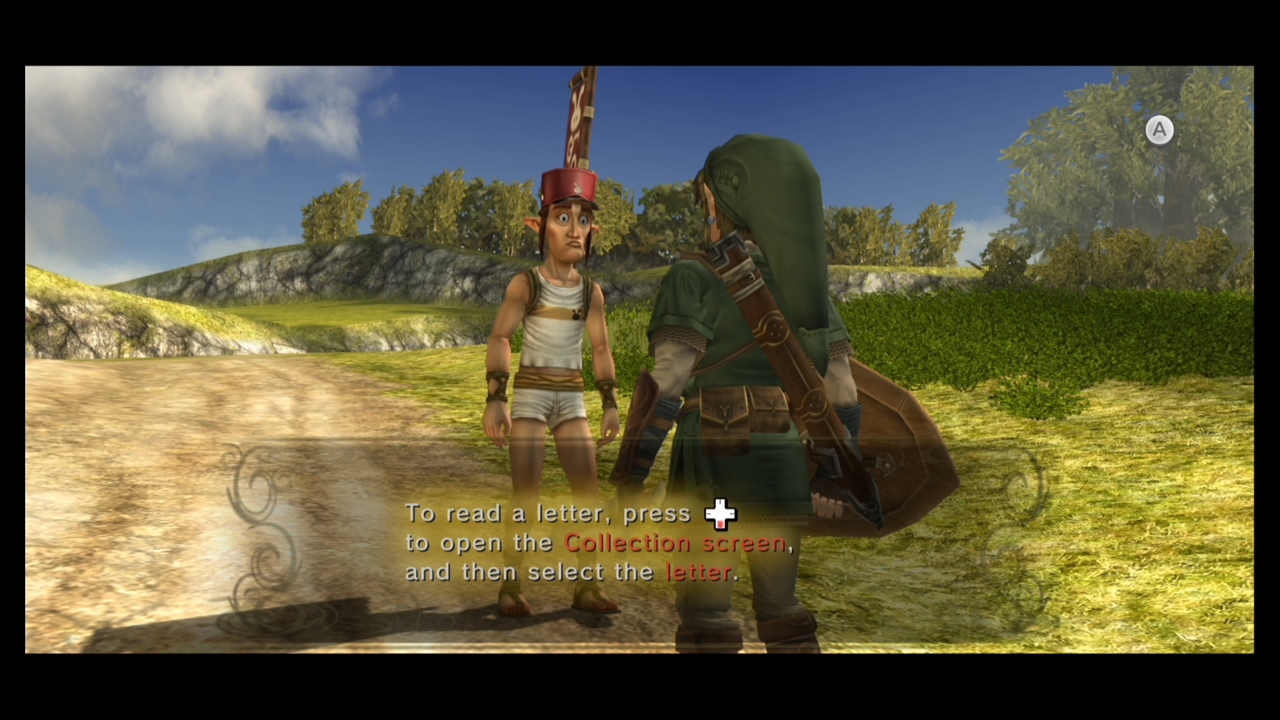Viewport: 1280px width, 720px height.
Task: Click the first dialogue line 'To read a letter, press'
Action: point(549,512)
